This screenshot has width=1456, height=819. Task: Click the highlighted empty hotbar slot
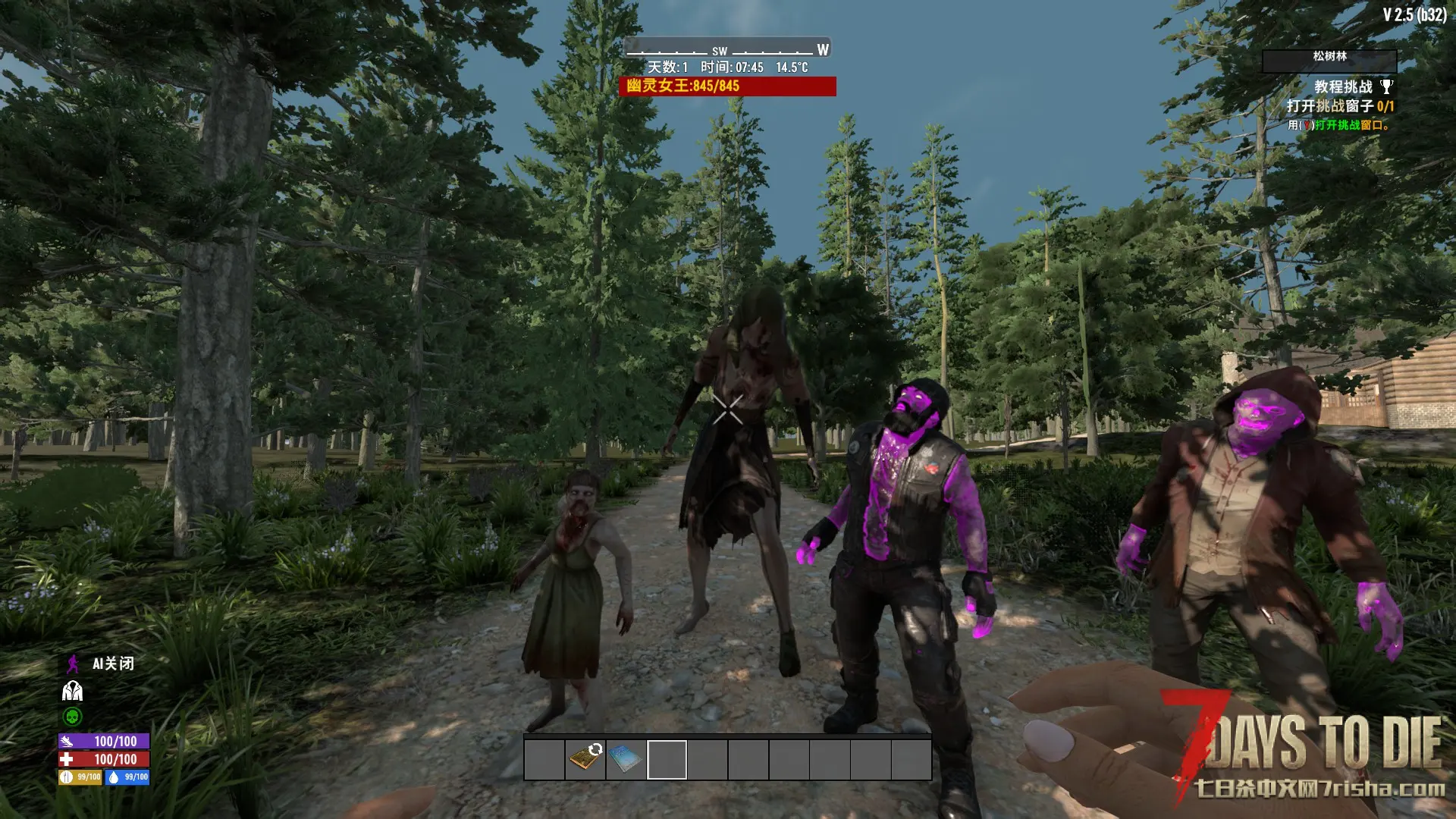[x=667, y=759]
